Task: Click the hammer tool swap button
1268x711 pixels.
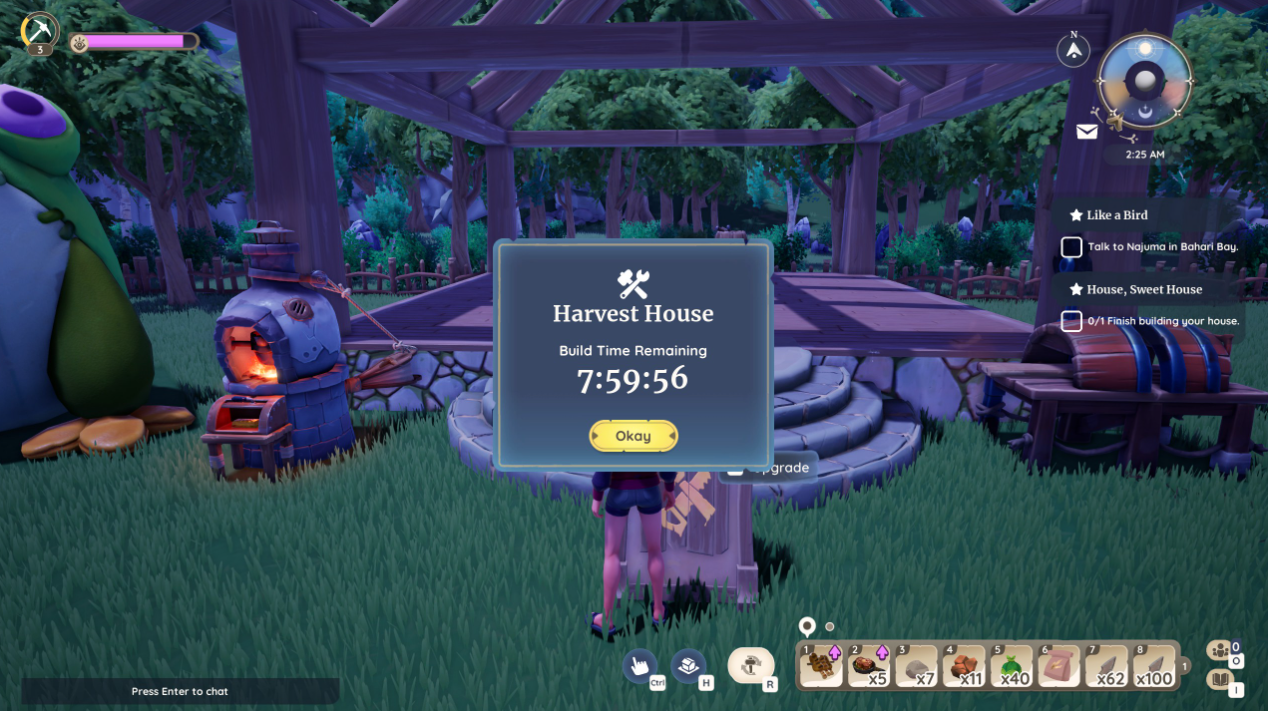Action: pos(750,665)
